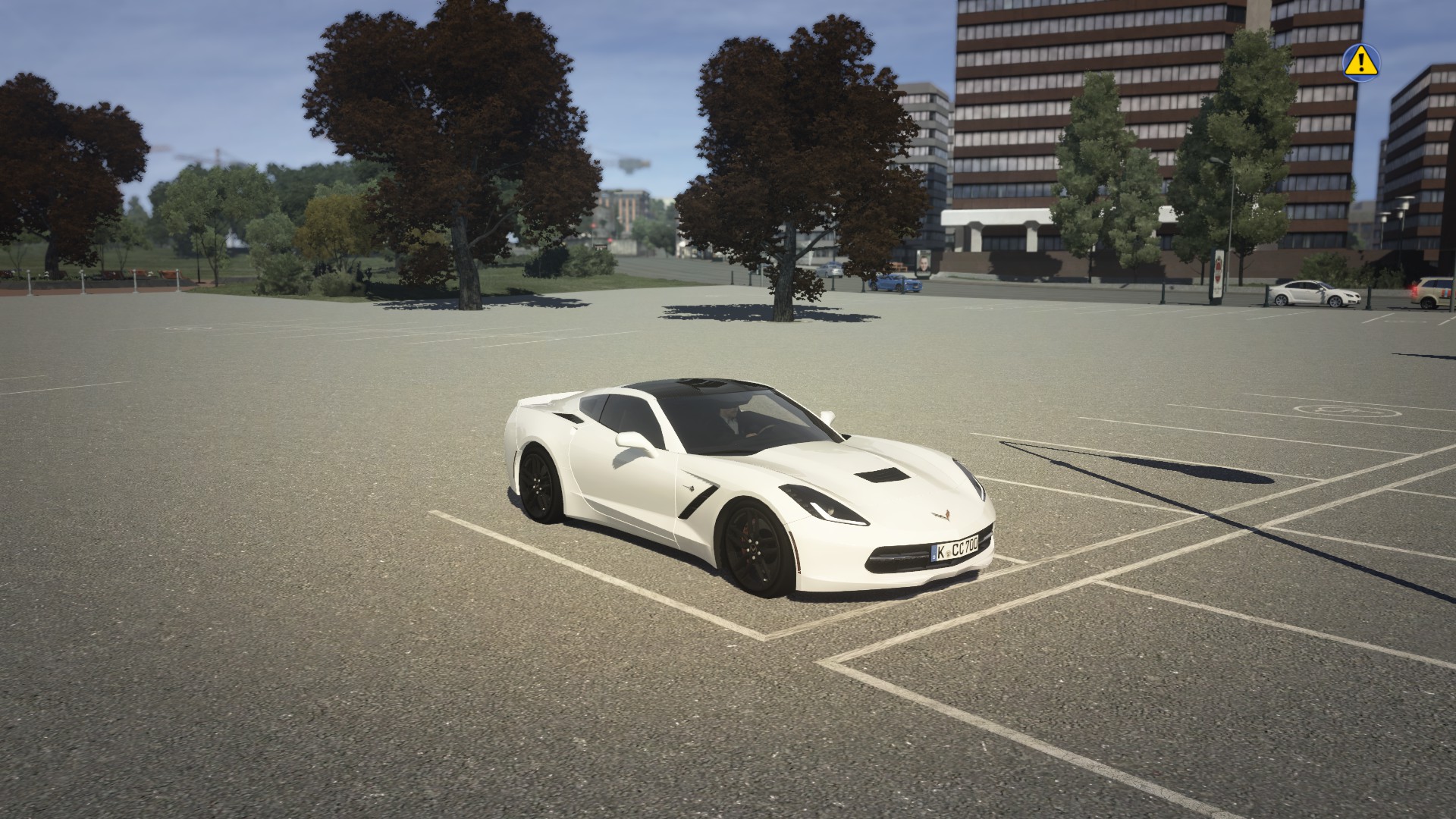Click the yellow warning triangle icon

(1361, 61)
